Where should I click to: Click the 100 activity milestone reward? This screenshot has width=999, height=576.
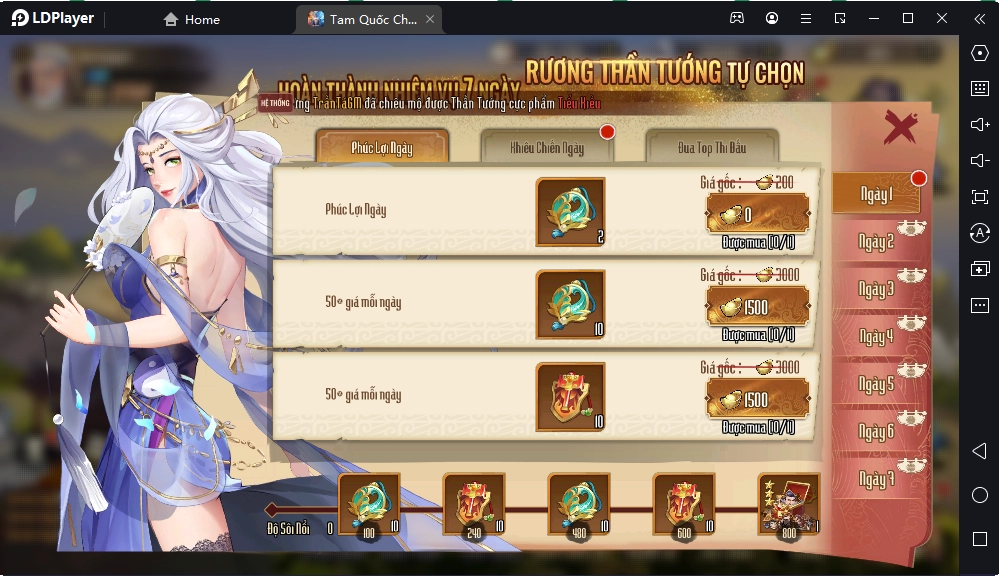[369, 504]
